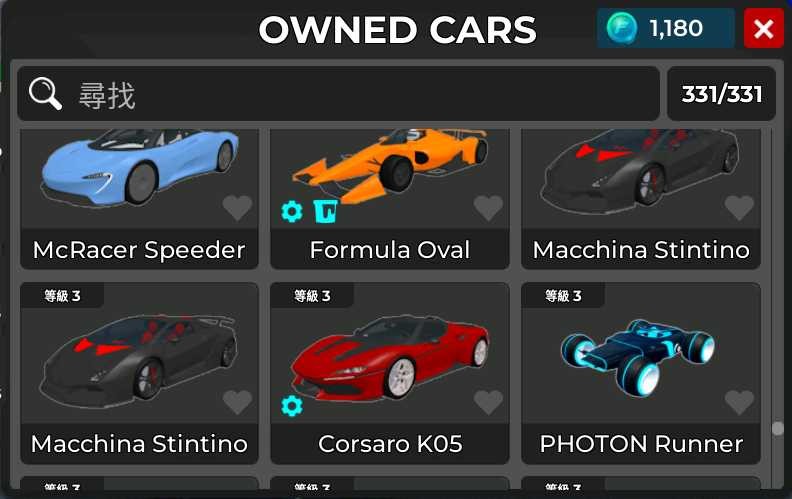Click the car search field
Screen dimensions: 792x499
(x=340, y=94)
